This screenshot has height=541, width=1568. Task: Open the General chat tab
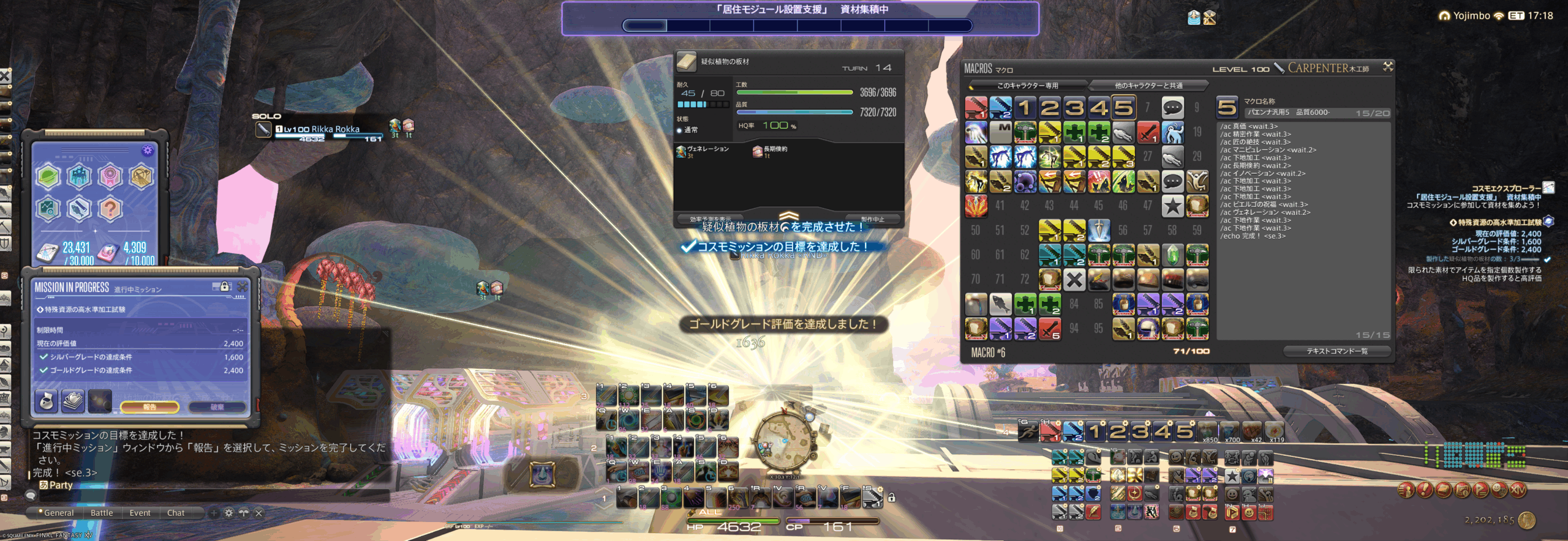(x=58, y=513)
